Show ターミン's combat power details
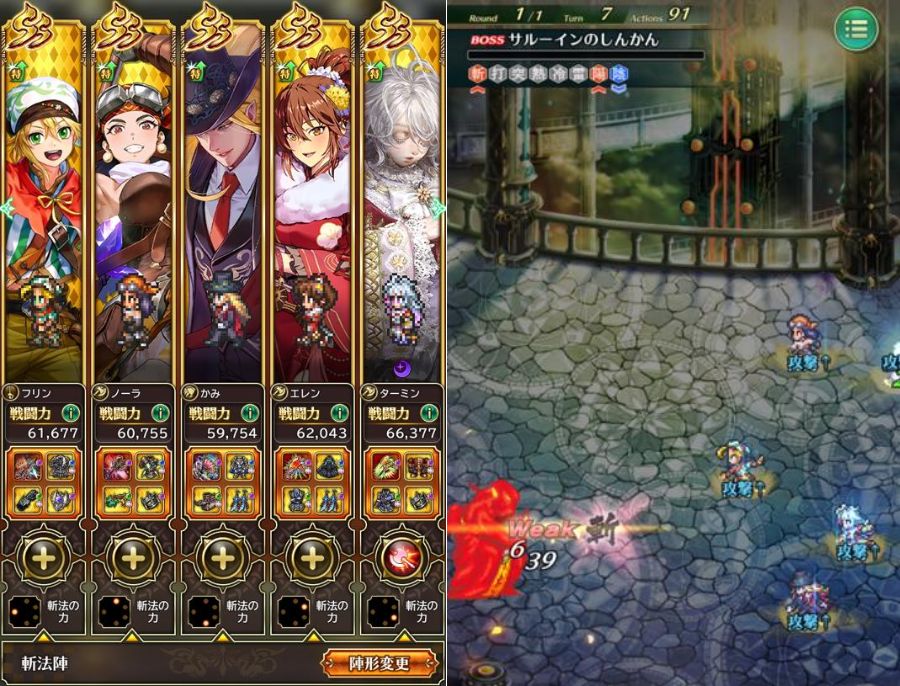The image size is (900, 686). coord(423,412)
